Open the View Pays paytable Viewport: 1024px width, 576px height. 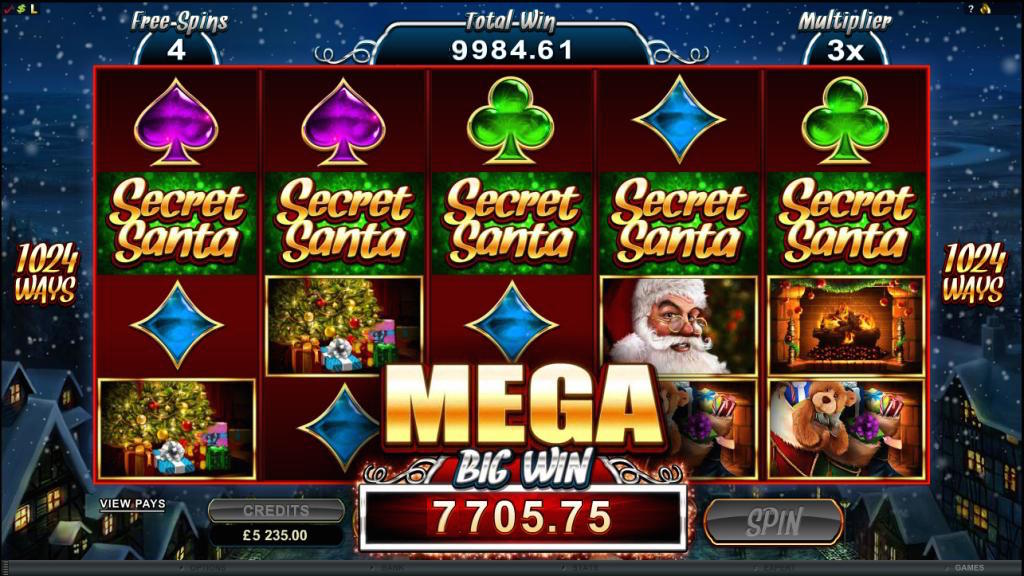(132, 505)
